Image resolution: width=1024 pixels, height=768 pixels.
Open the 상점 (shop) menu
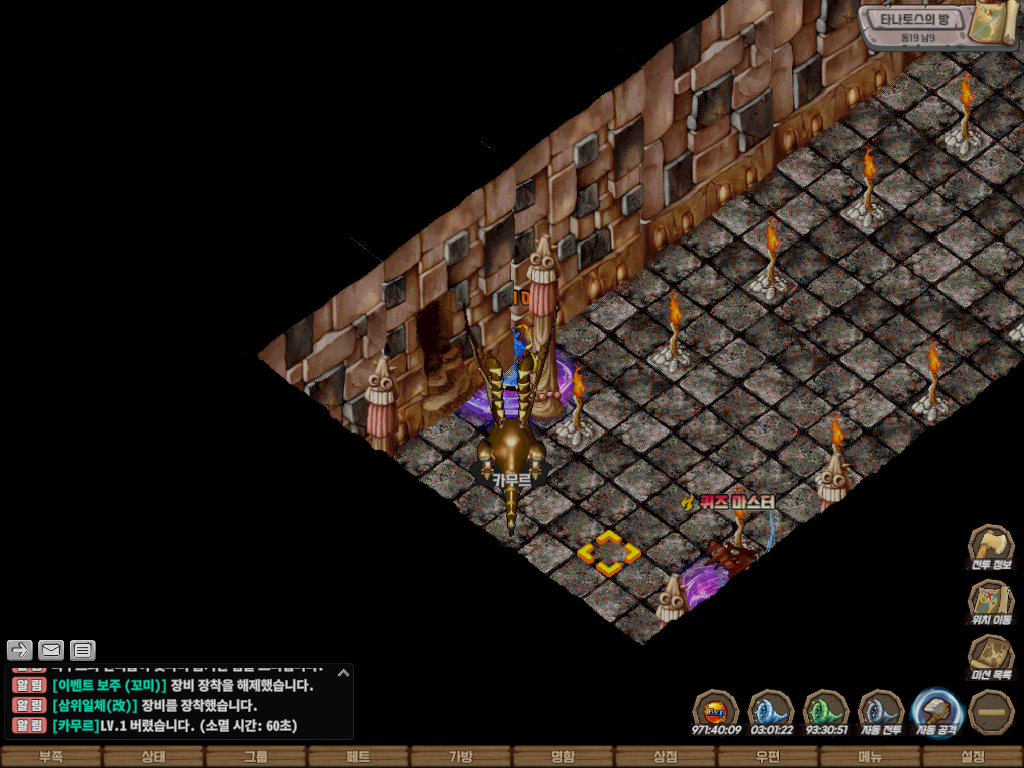pos(665,757)
